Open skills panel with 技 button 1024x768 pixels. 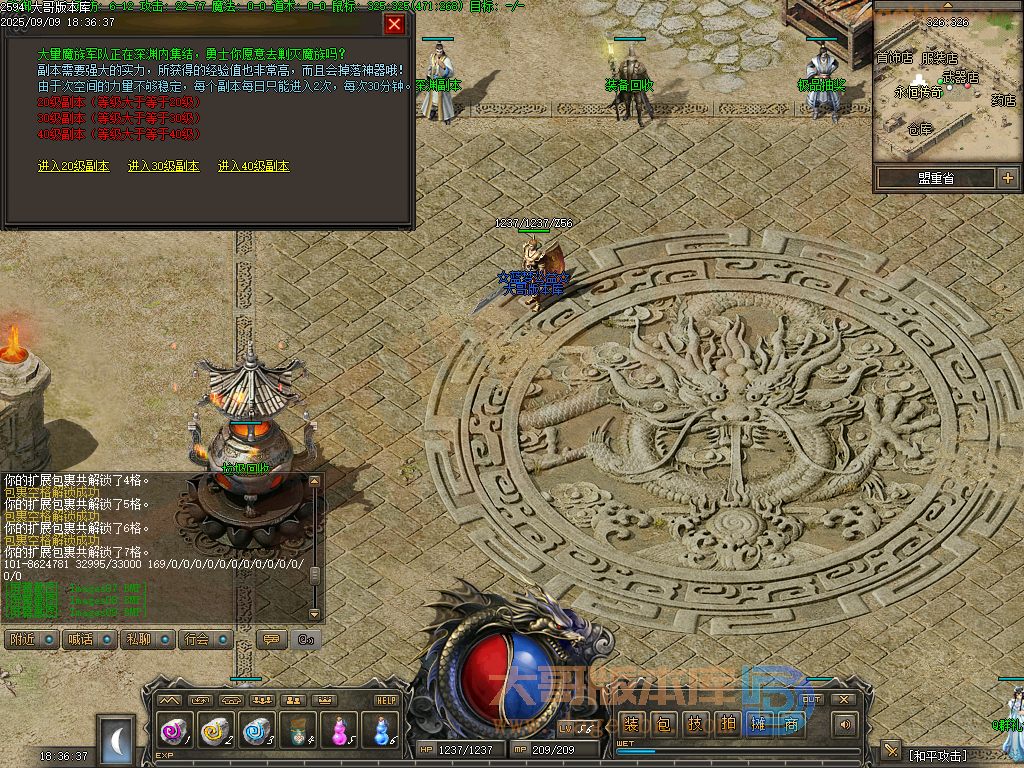pos(695,724)
